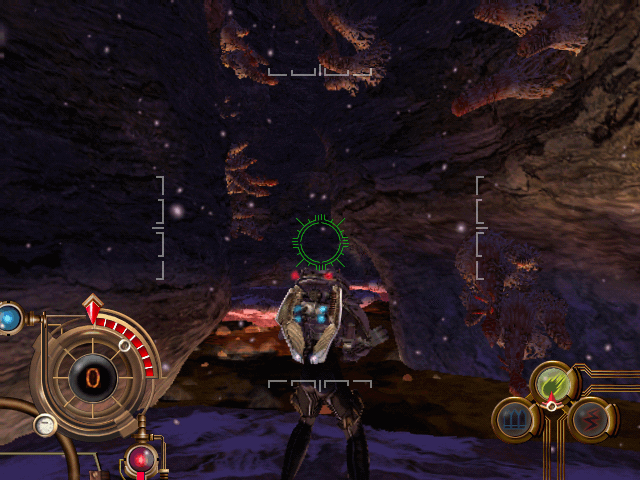Click the small white pressure dial

(45, 425)
